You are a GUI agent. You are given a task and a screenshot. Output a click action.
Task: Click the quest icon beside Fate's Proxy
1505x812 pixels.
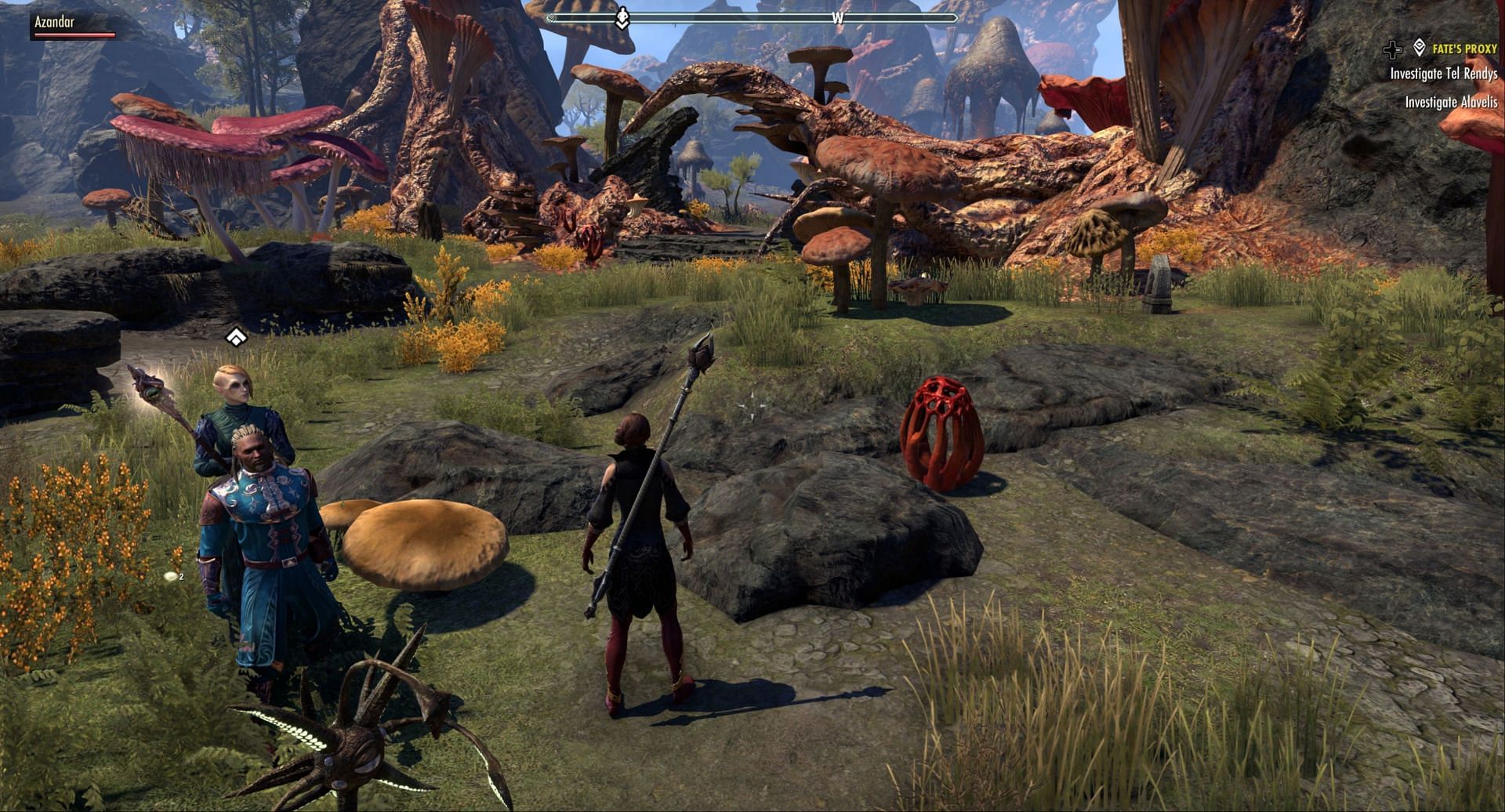tap(1419, 49)
